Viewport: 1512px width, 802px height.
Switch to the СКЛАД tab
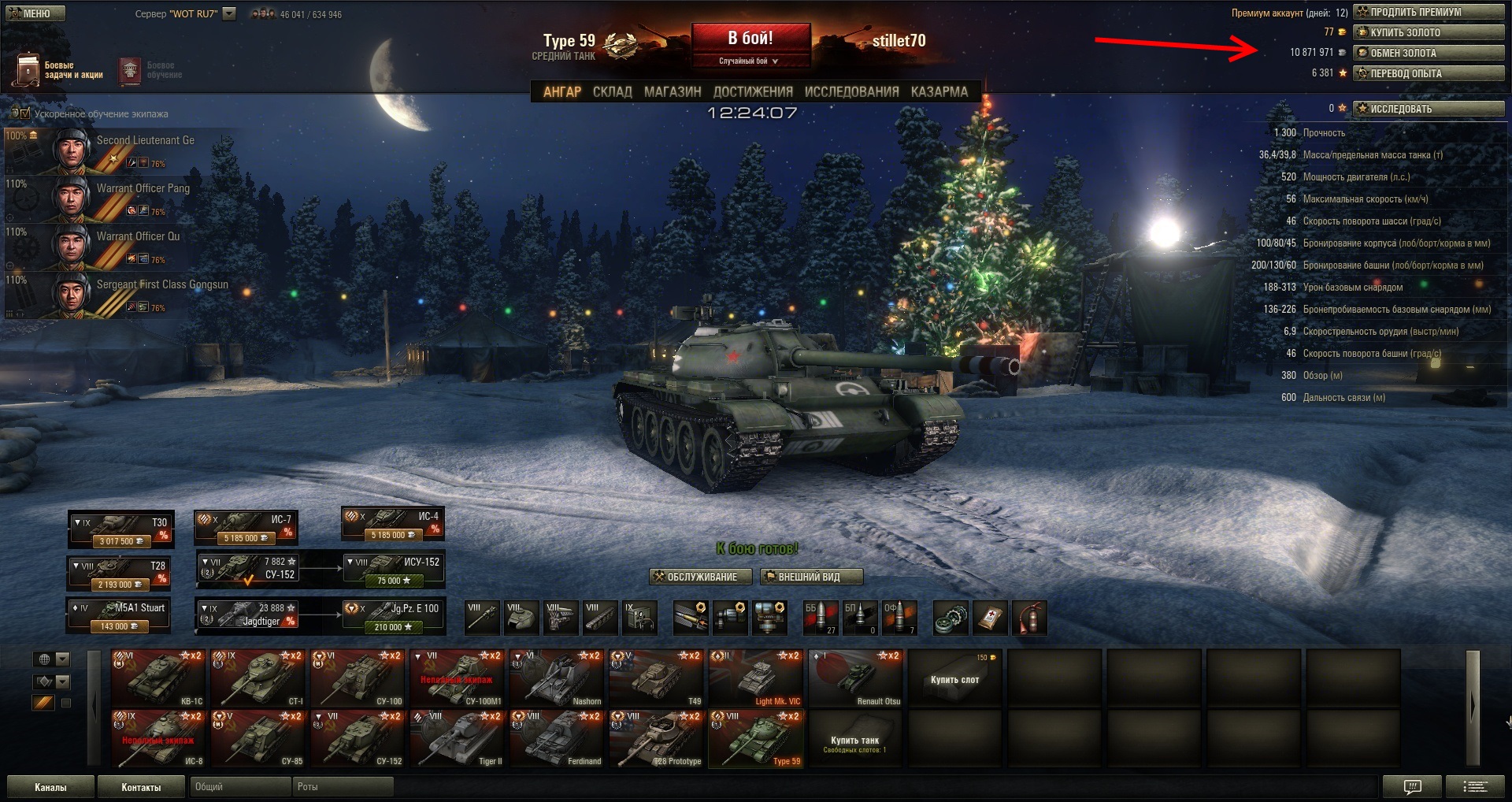[x=612, y=91]
